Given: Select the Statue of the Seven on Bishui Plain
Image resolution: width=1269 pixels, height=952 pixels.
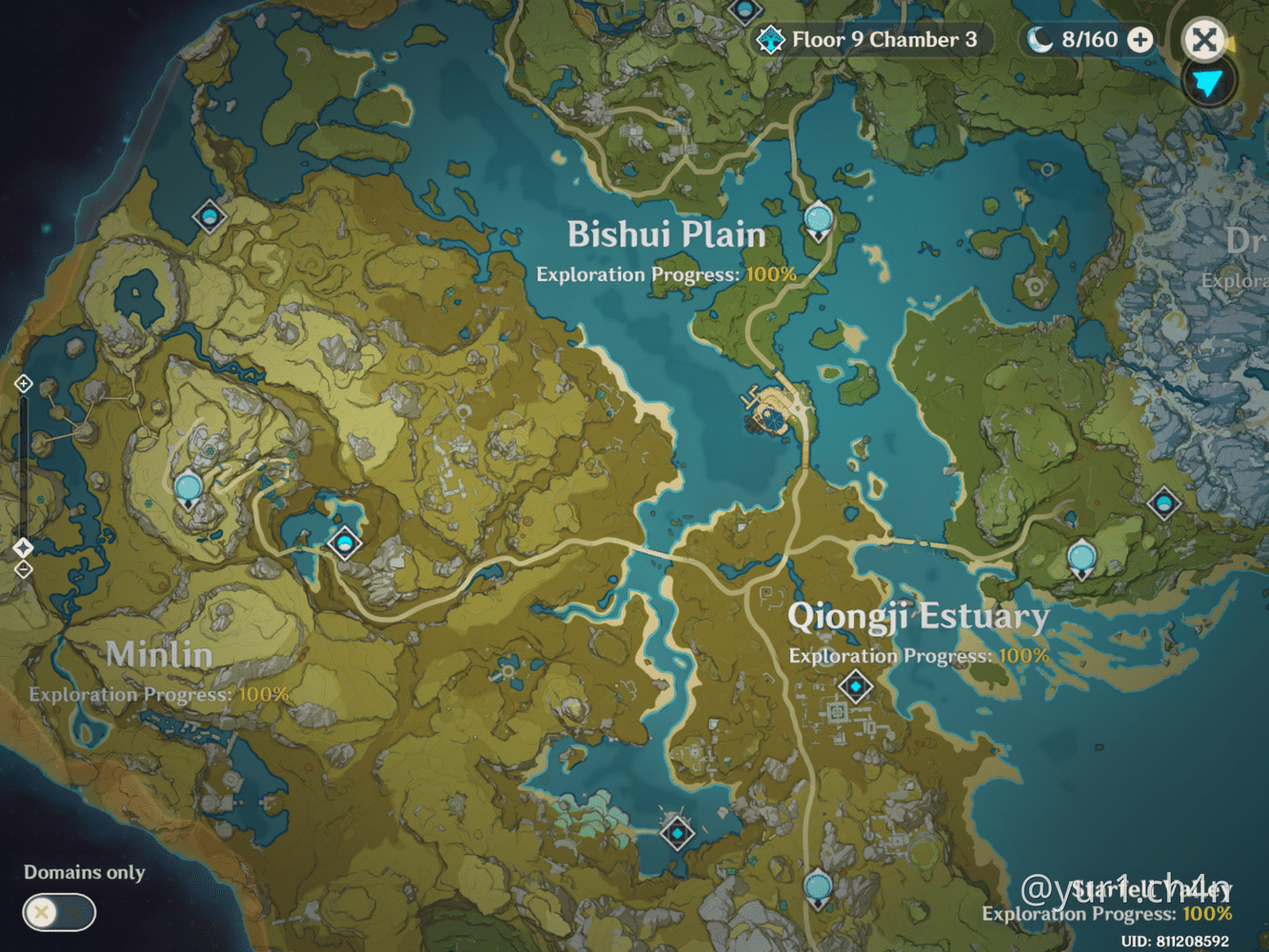Looking at the screenshot, I should 817,220.
